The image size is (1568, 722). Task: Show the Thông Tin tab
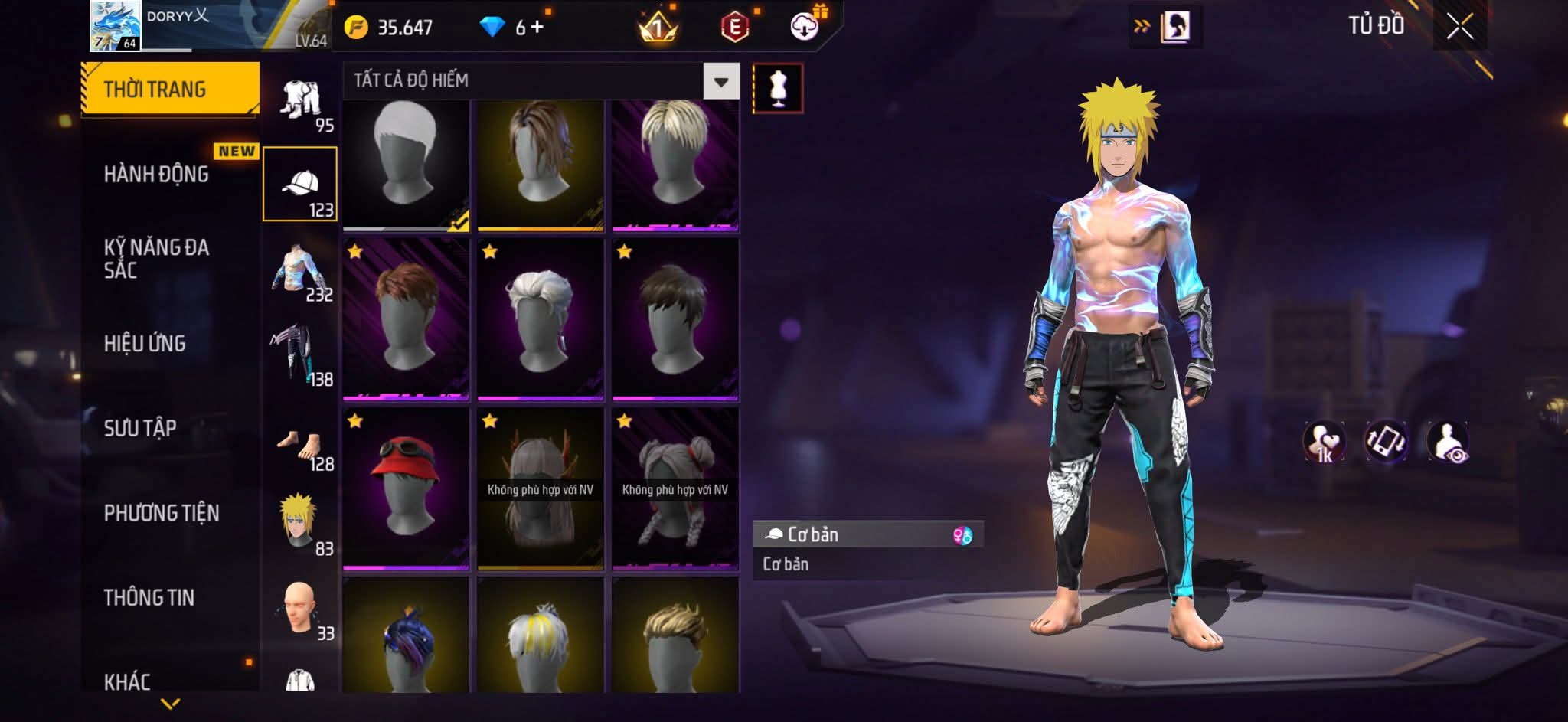[149, 597]
